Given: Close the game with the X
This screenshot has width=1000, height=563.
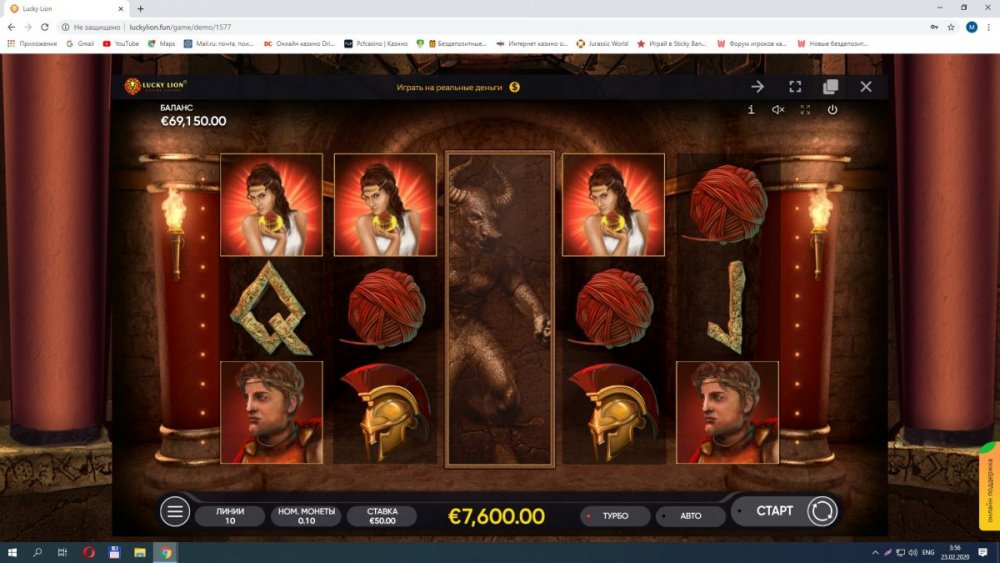Looking at the screenshot, I should point(866,87).
